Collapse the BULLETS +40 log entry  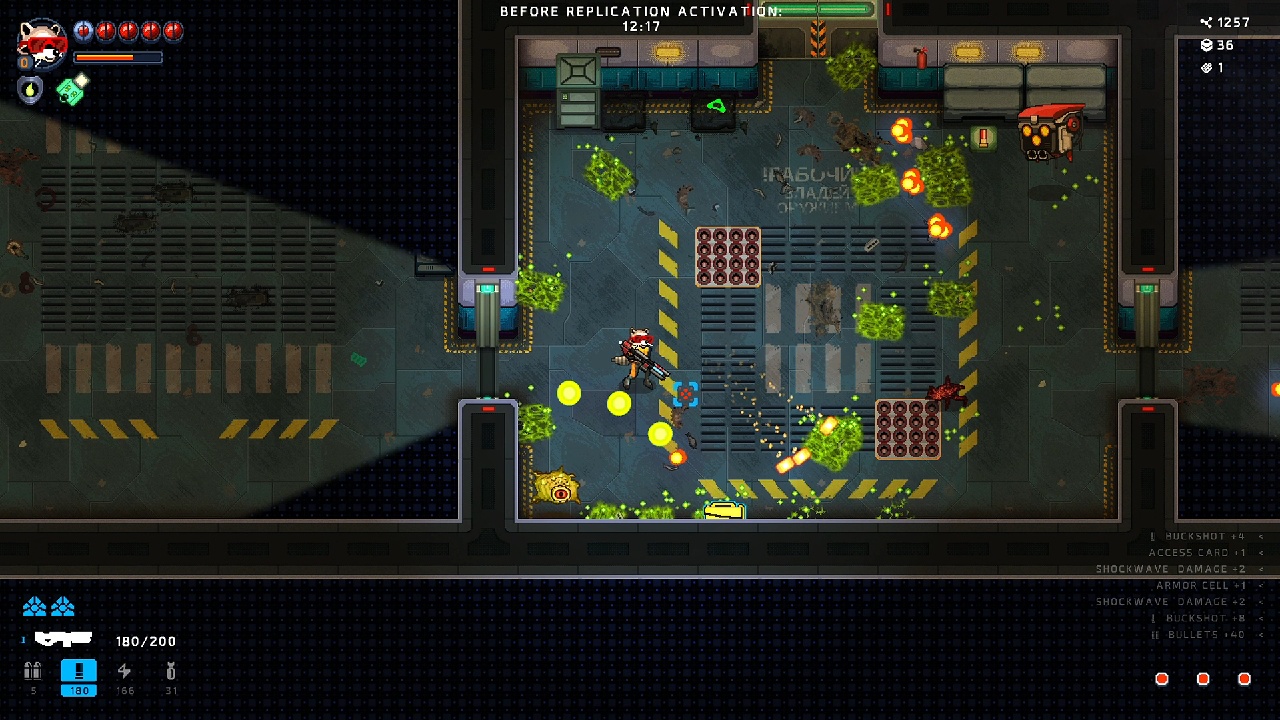[x=1261, y=635]
